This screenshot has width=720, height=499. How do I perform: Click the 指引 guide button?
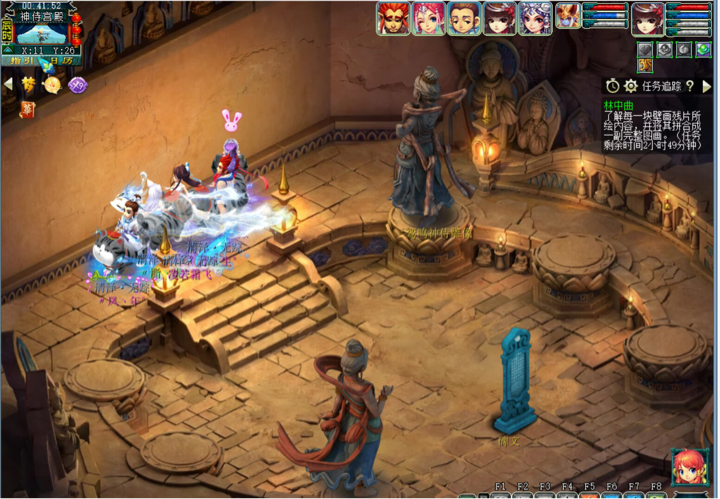click(x=23, y=61)
